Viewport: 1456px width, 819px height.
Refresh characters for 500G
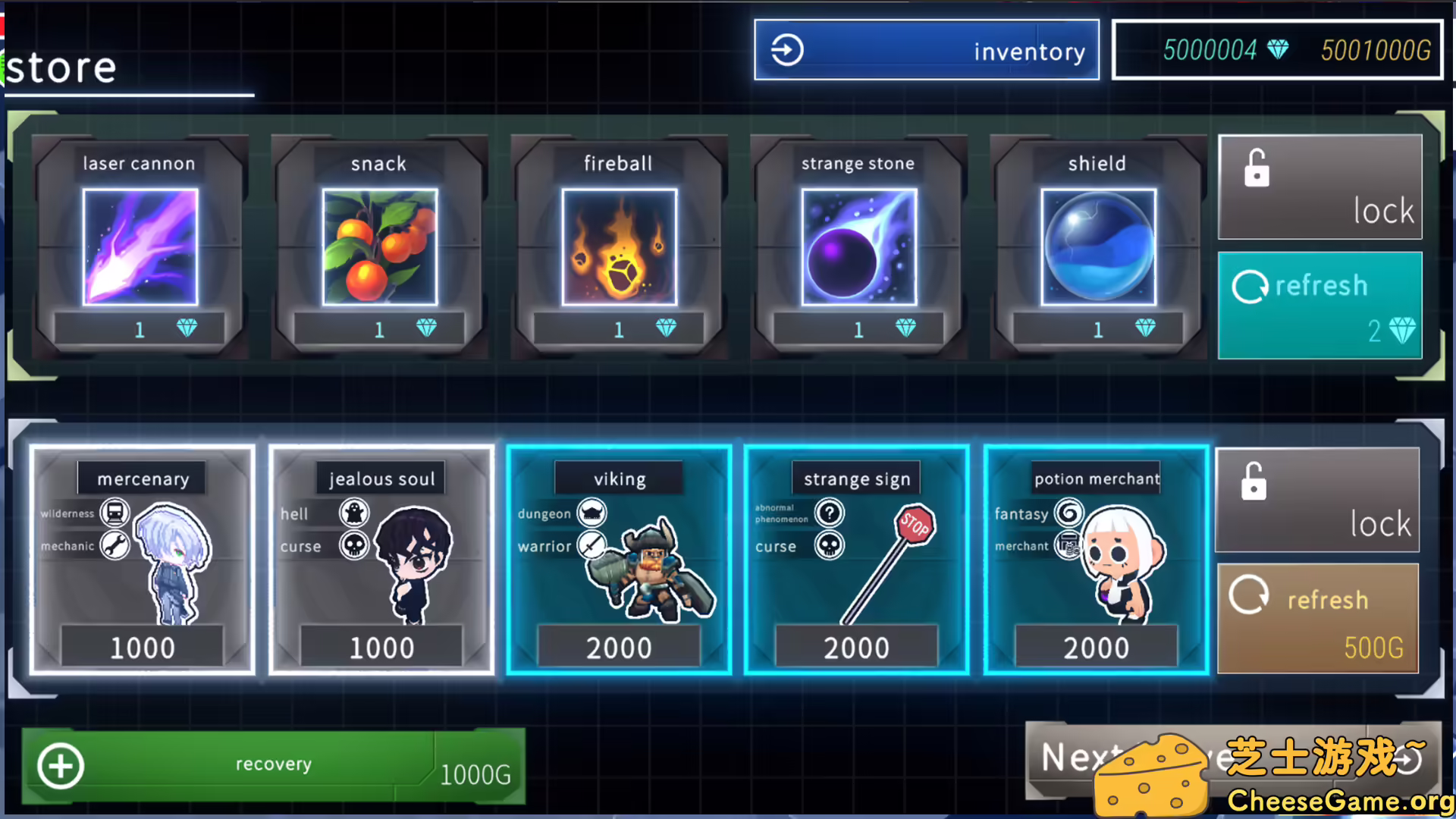click(1317, 618)
